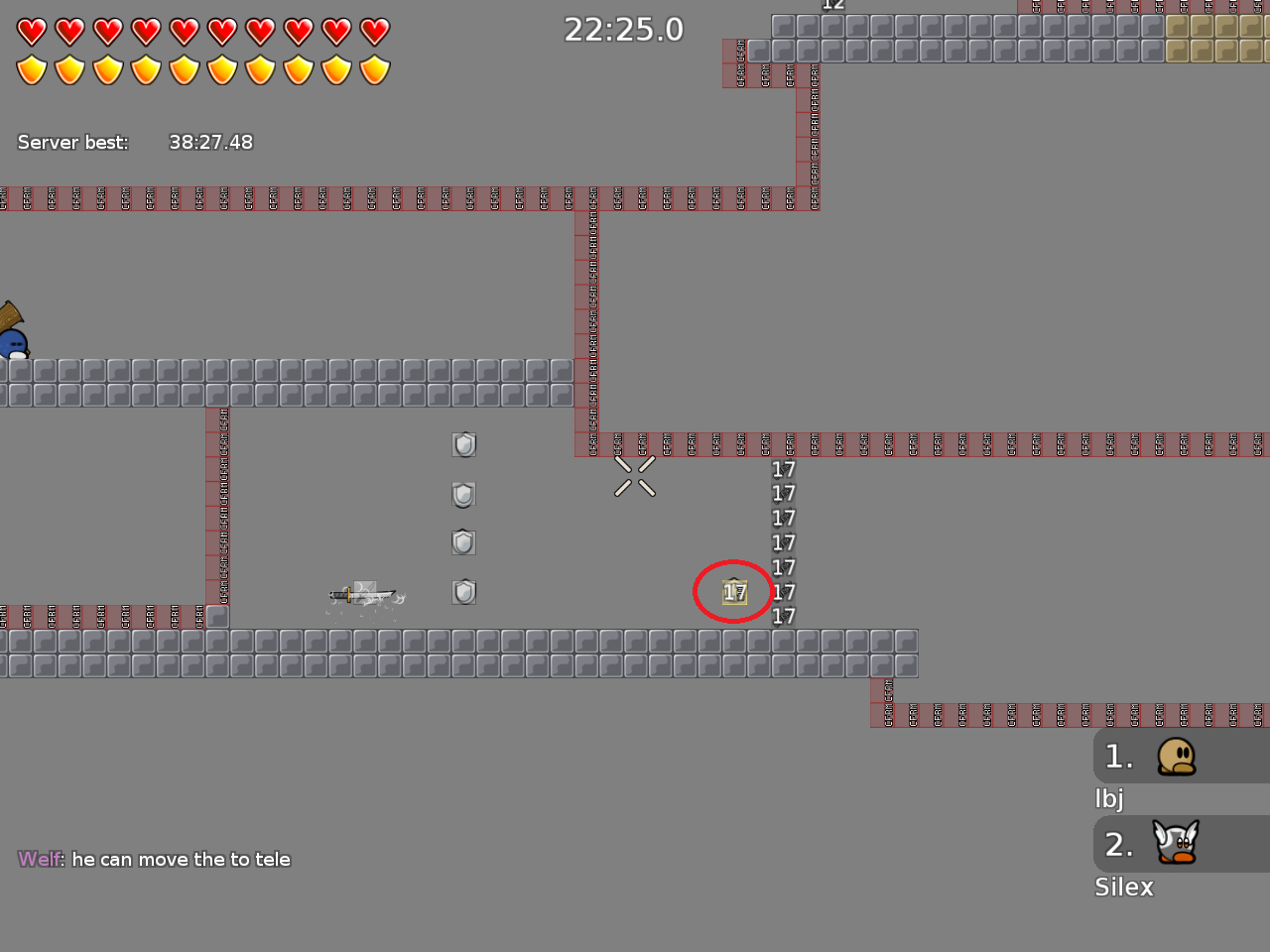The width and height of the screenshot is (1270, 952).
Task: Select the leftmost red heart in the health bar
Action: (31, 31)
